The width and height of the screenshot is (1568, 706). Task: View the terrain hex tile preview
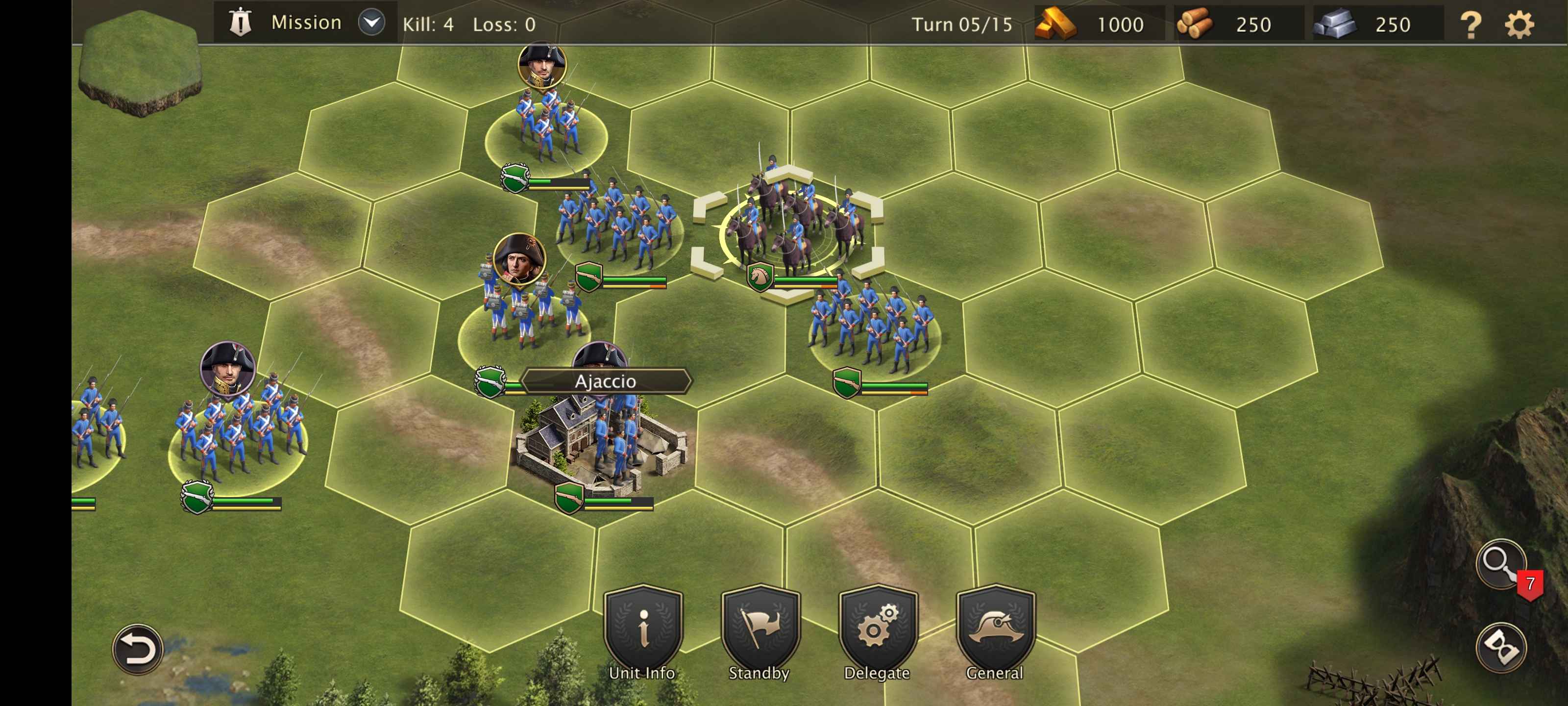(140, 64)
